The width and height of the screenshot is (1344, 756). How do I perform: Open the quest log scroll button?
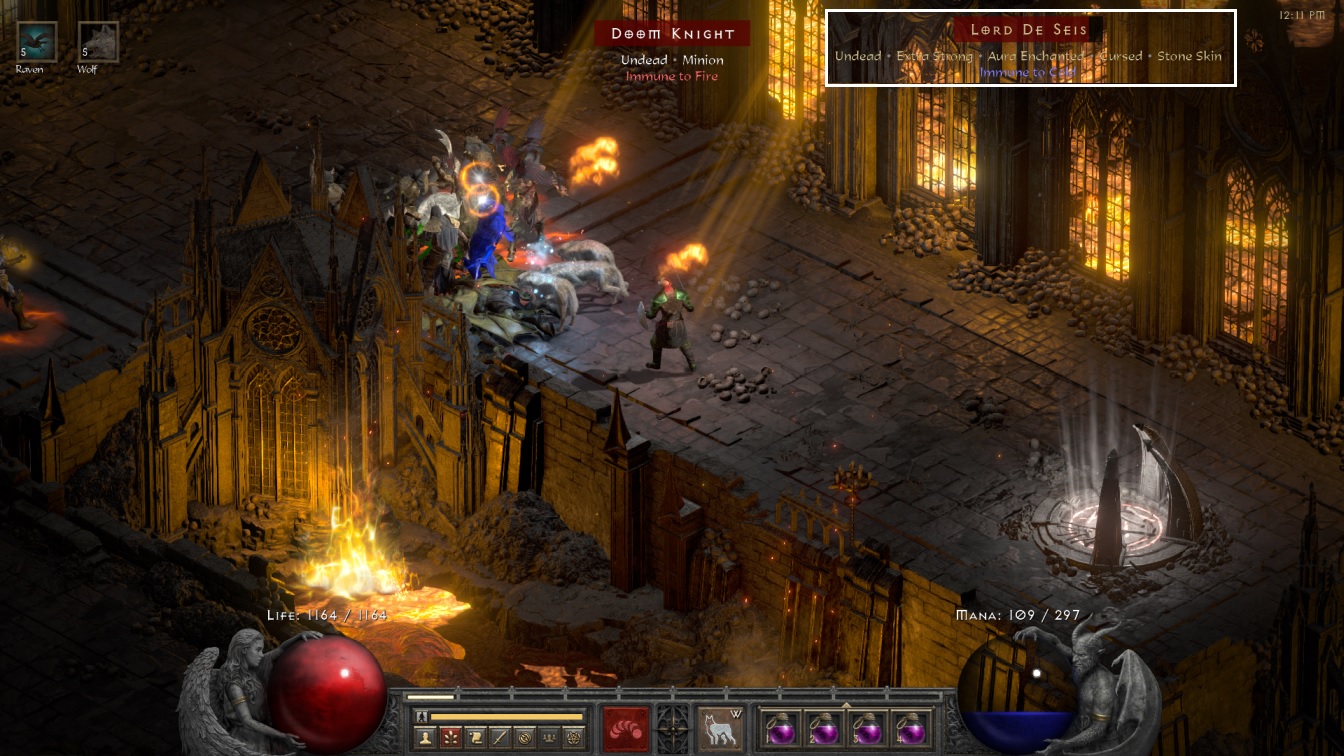tap(475, 738)
